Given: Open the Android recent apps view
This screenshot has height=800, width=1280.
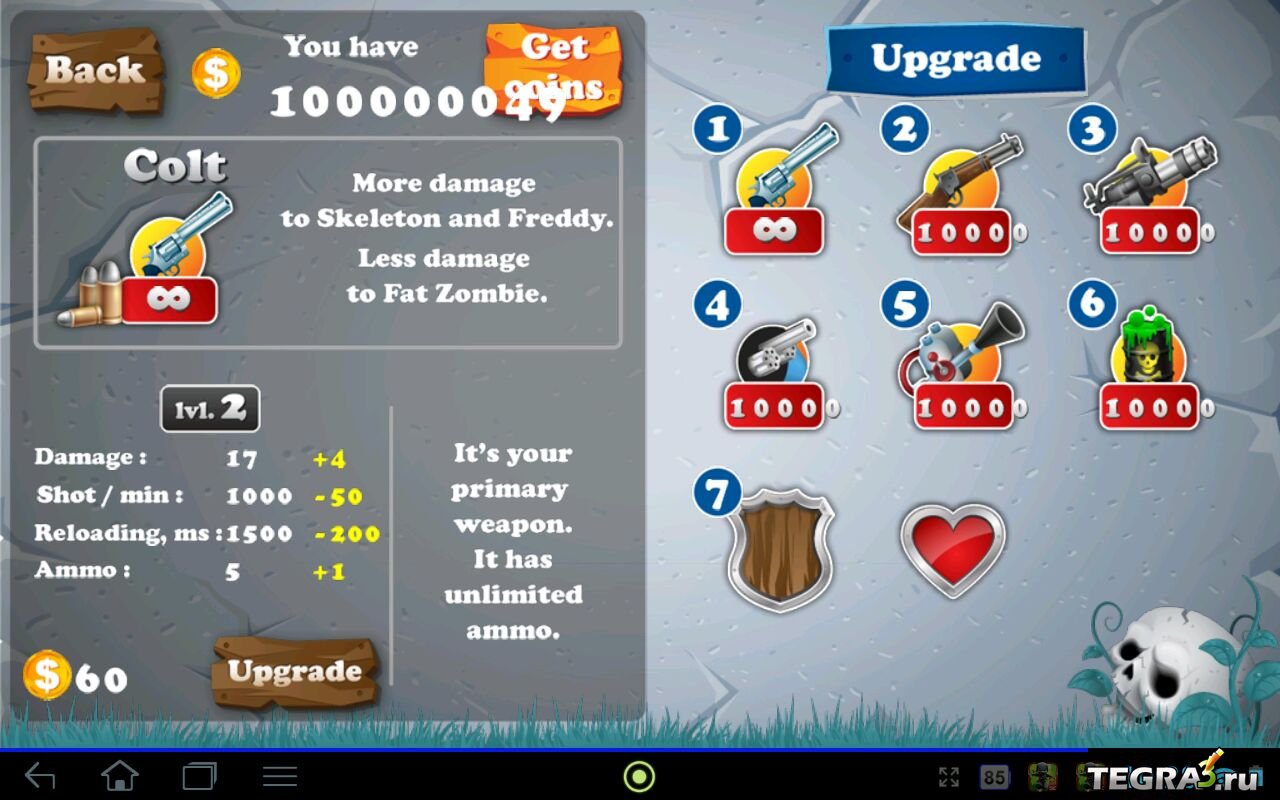Looking at the screenshot, I should (199, 776).
